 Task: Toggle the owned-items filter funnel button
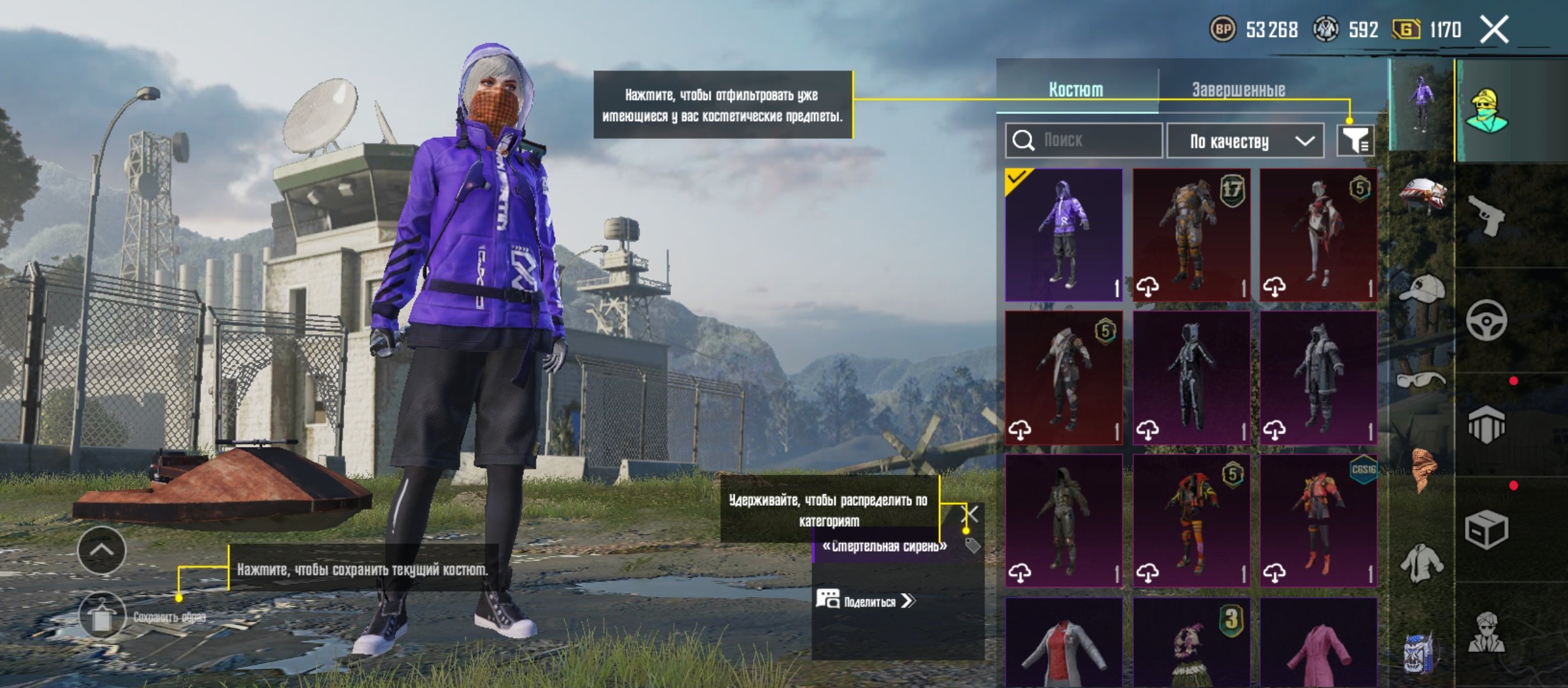(1355, 141)
